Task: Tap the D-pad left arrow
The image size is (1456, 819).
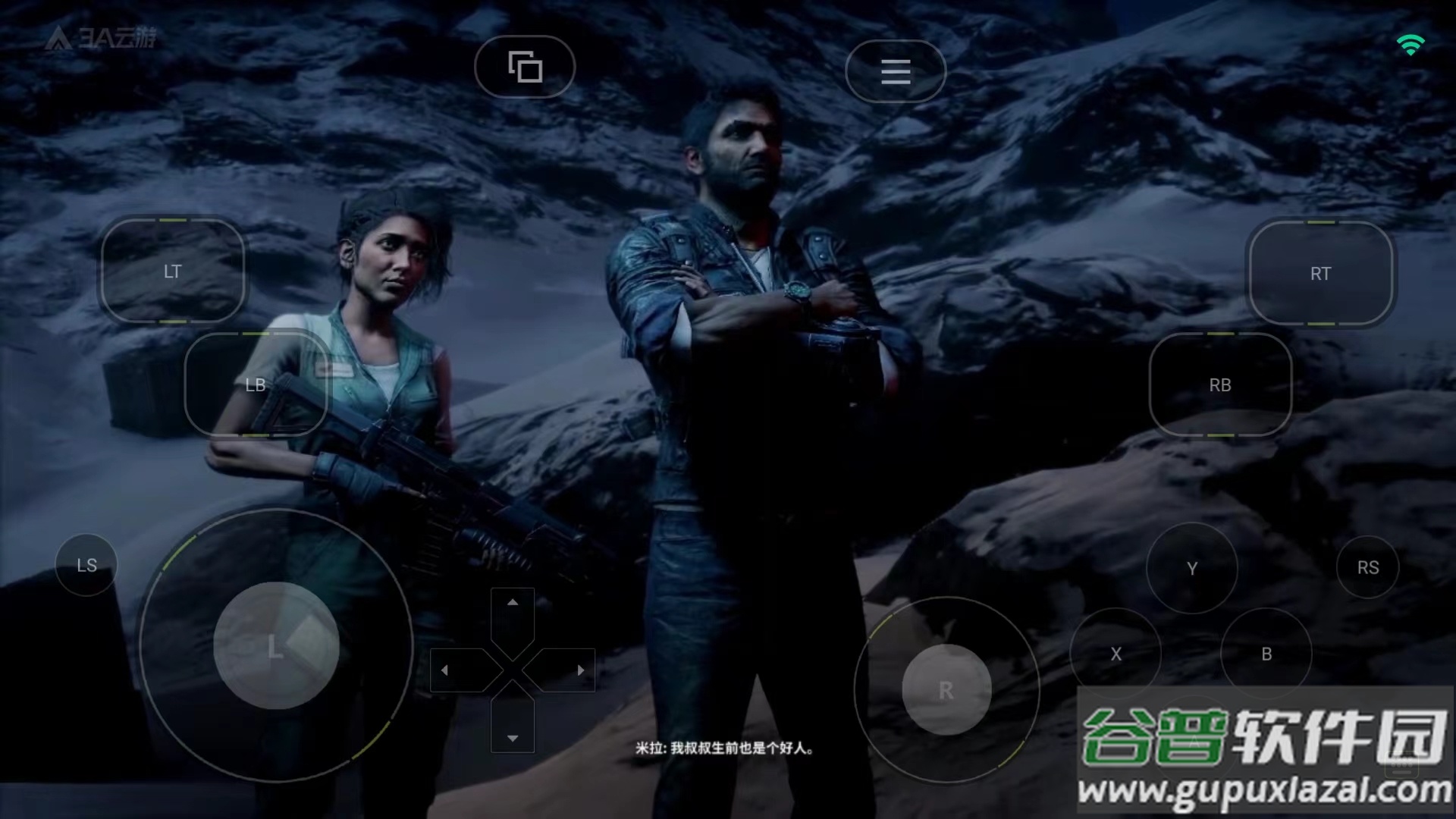Action: (445, 670)
